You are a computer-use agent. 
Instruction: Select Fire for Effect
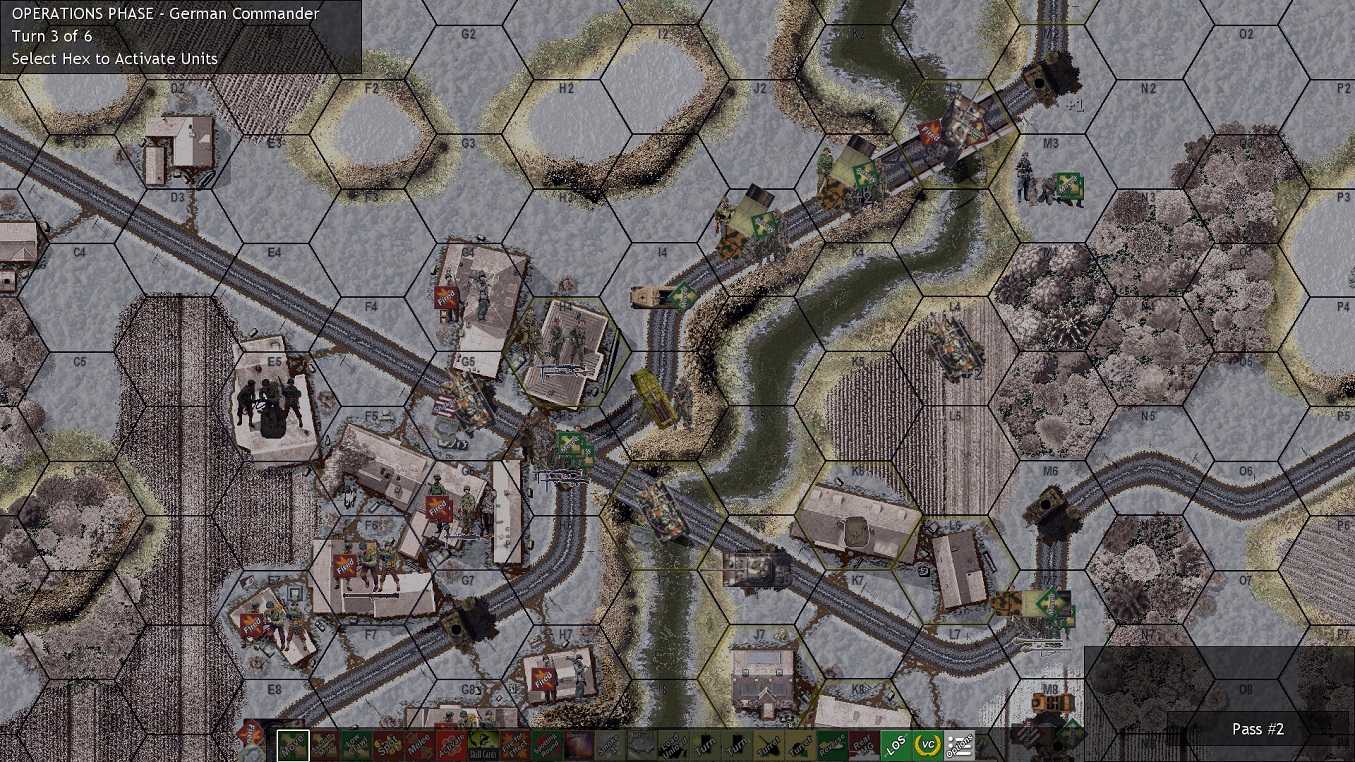tap(515, 745)
